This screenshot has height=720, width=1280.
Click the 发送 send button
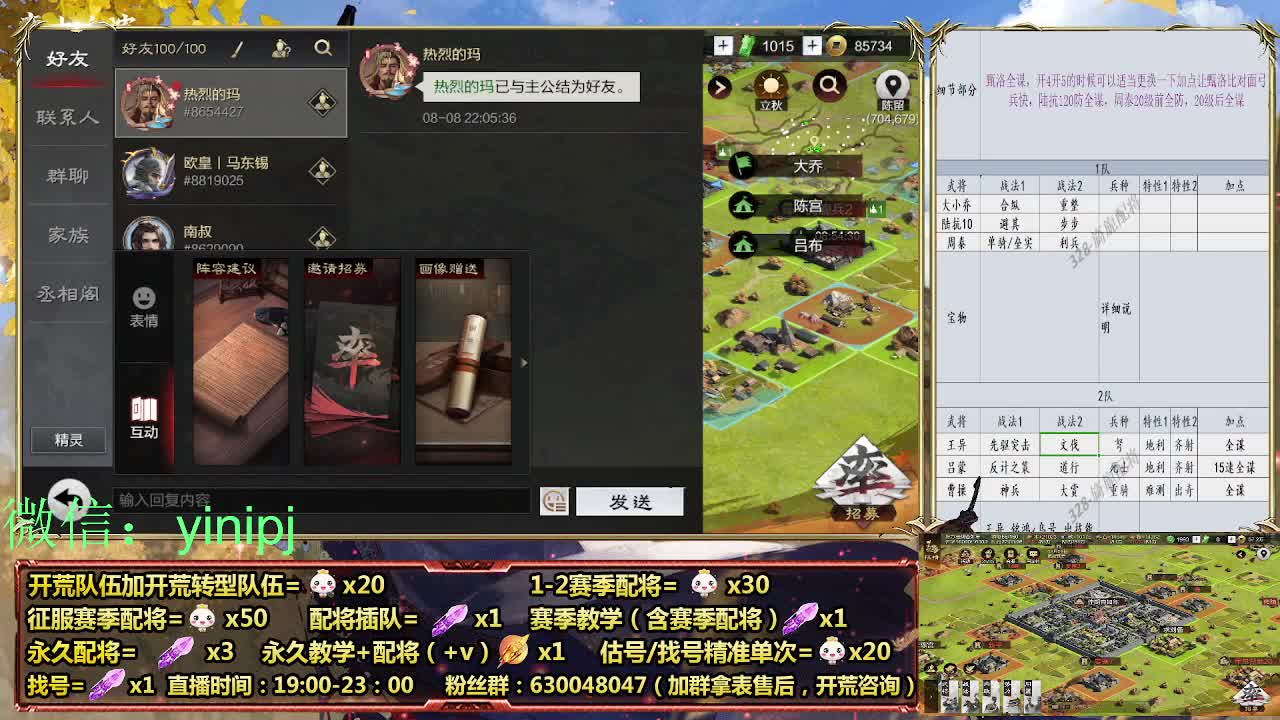pyautogui.click(x=629, y=503)
